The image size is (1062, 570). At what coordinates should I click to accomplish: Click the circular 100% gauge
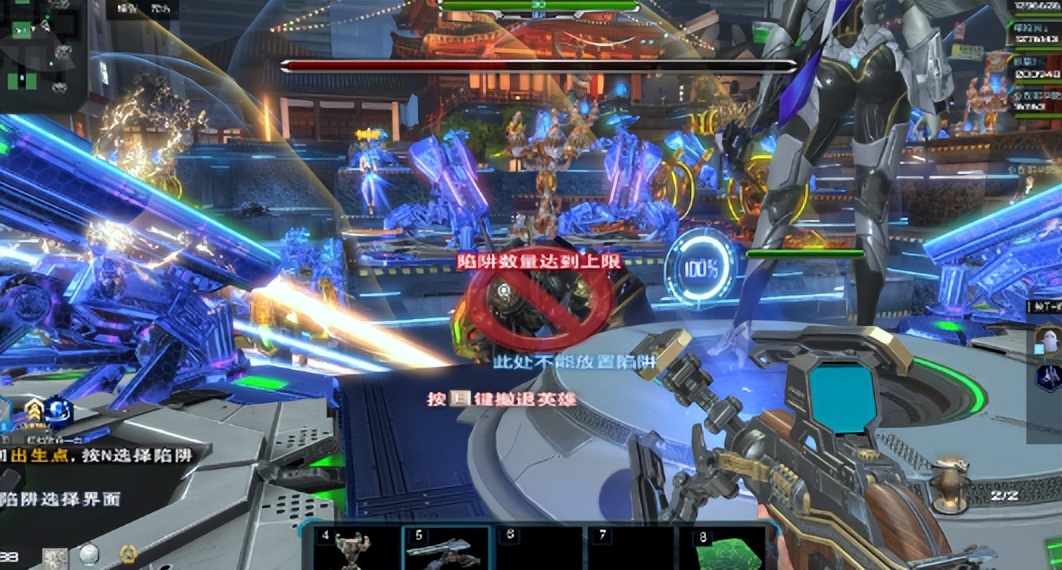[700, 268]
